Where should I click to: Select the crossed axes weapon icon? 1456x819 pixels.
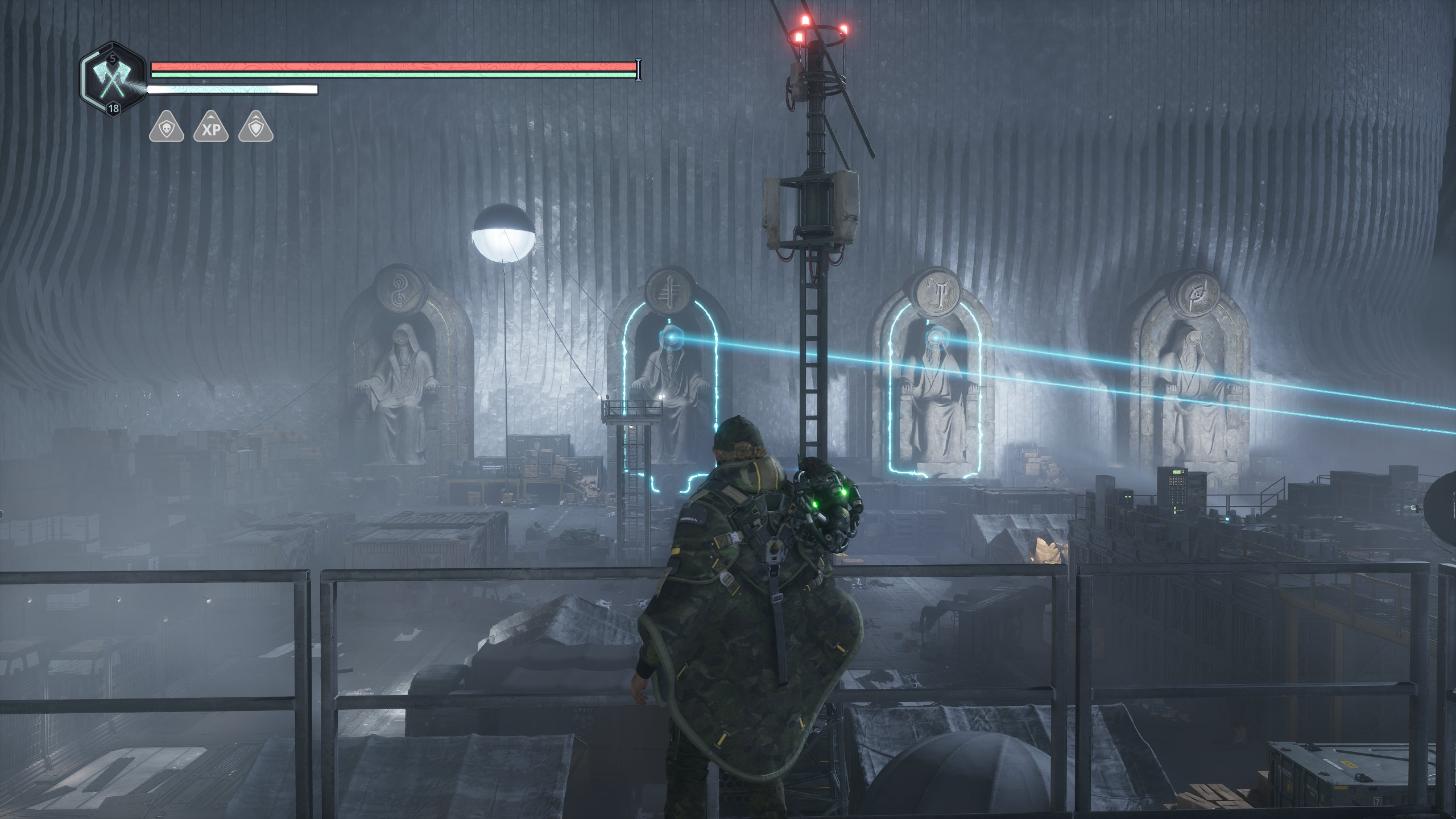(113, 80)
